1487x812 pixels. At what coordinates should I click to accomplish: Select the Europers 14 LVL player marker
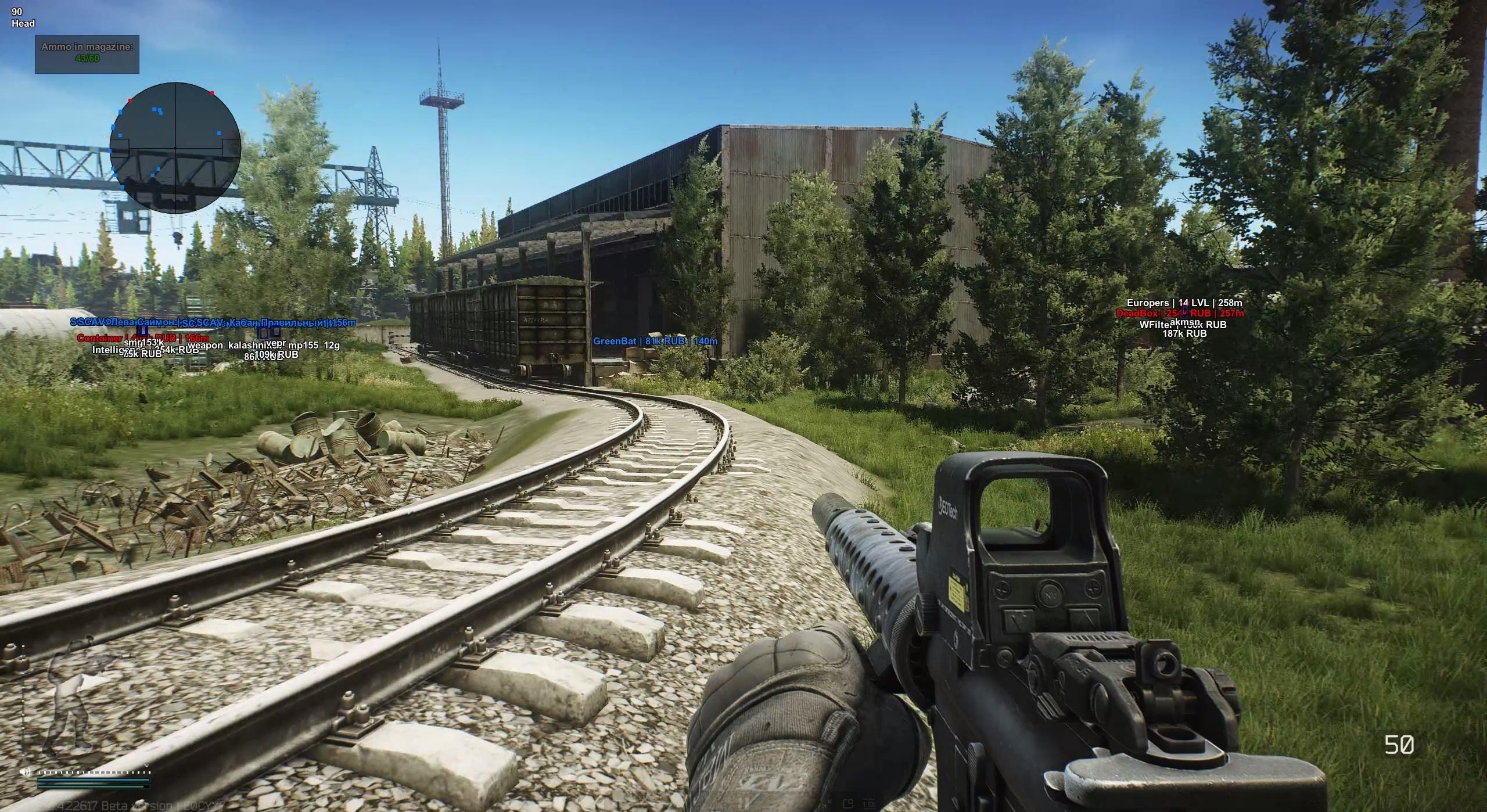click(1184, 303)
